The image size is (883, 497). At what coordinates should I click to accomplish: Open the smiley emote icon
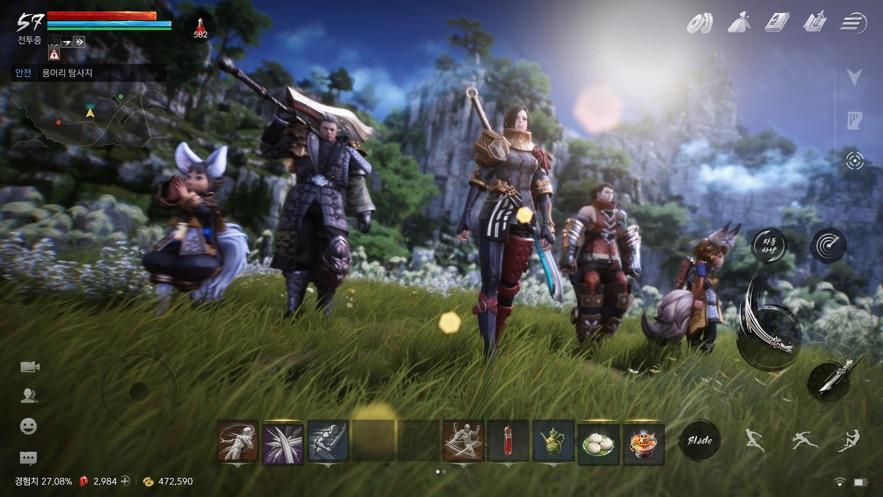[x=29, y=426]
